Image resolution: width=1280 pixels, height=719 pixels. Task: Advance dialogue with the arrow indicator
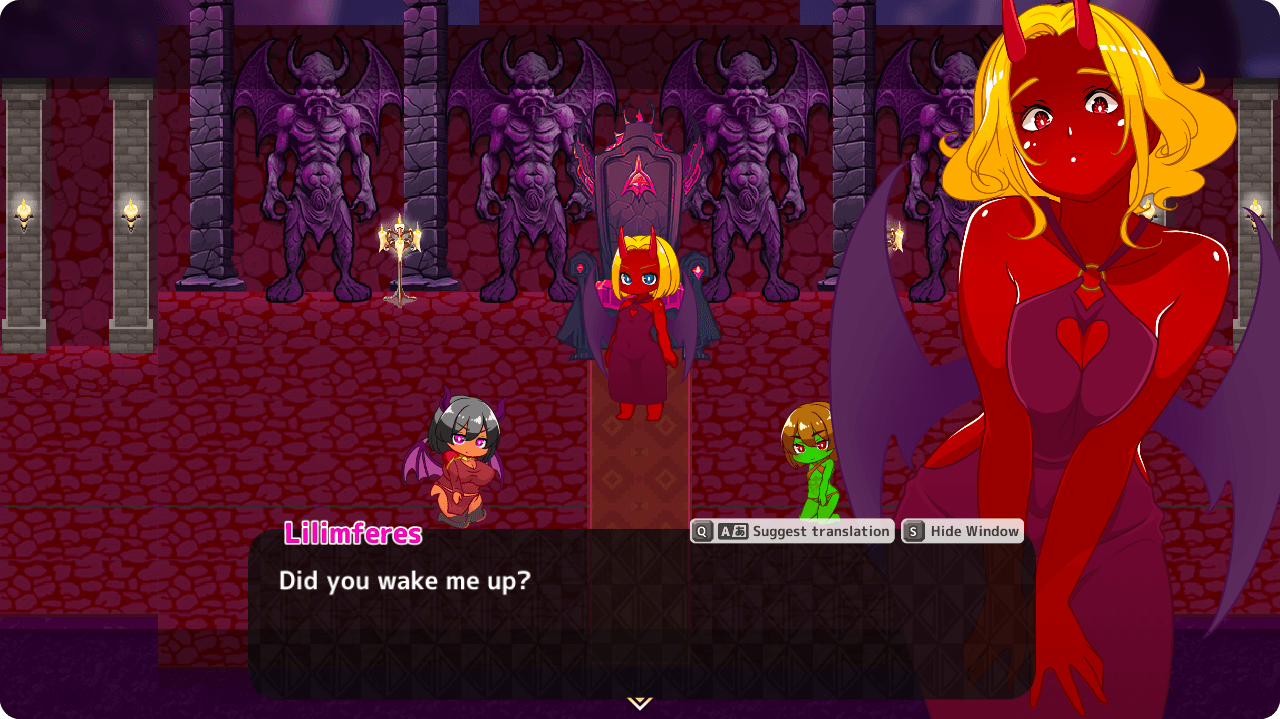pyautogui.click(x=639, y=703)
